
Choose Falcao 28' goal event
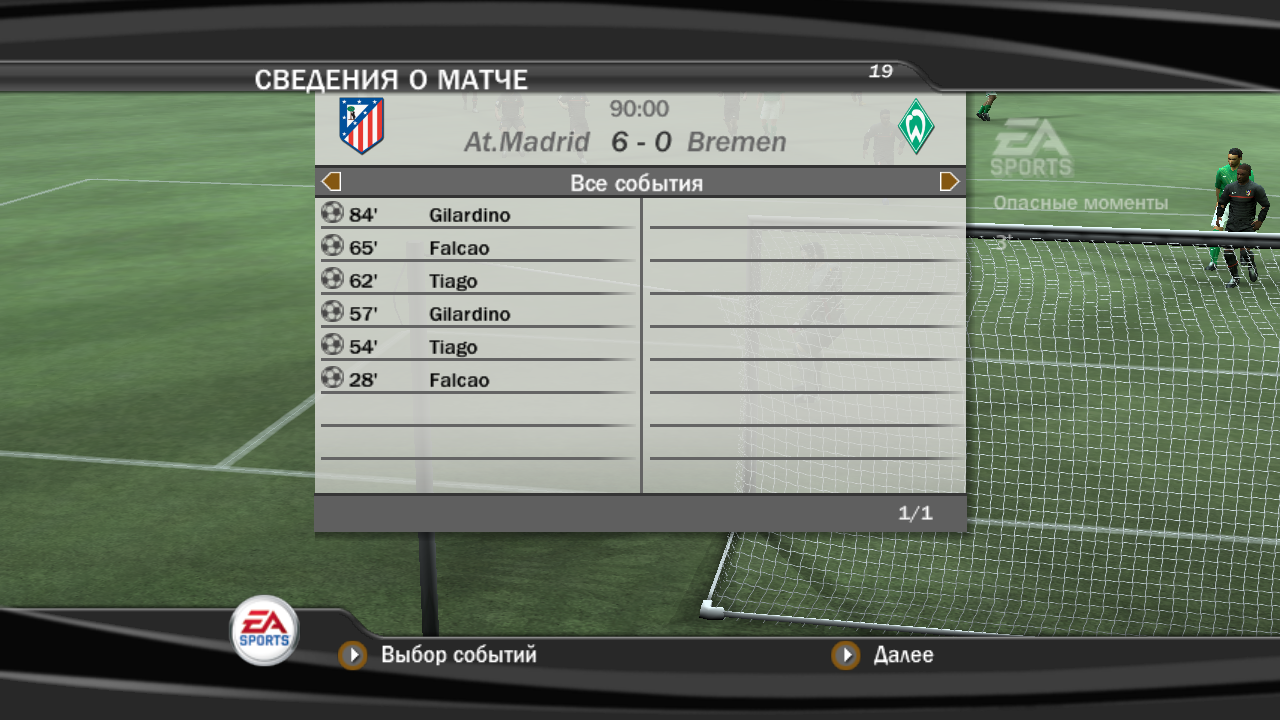pyautogui.click(x=476, y=379)
